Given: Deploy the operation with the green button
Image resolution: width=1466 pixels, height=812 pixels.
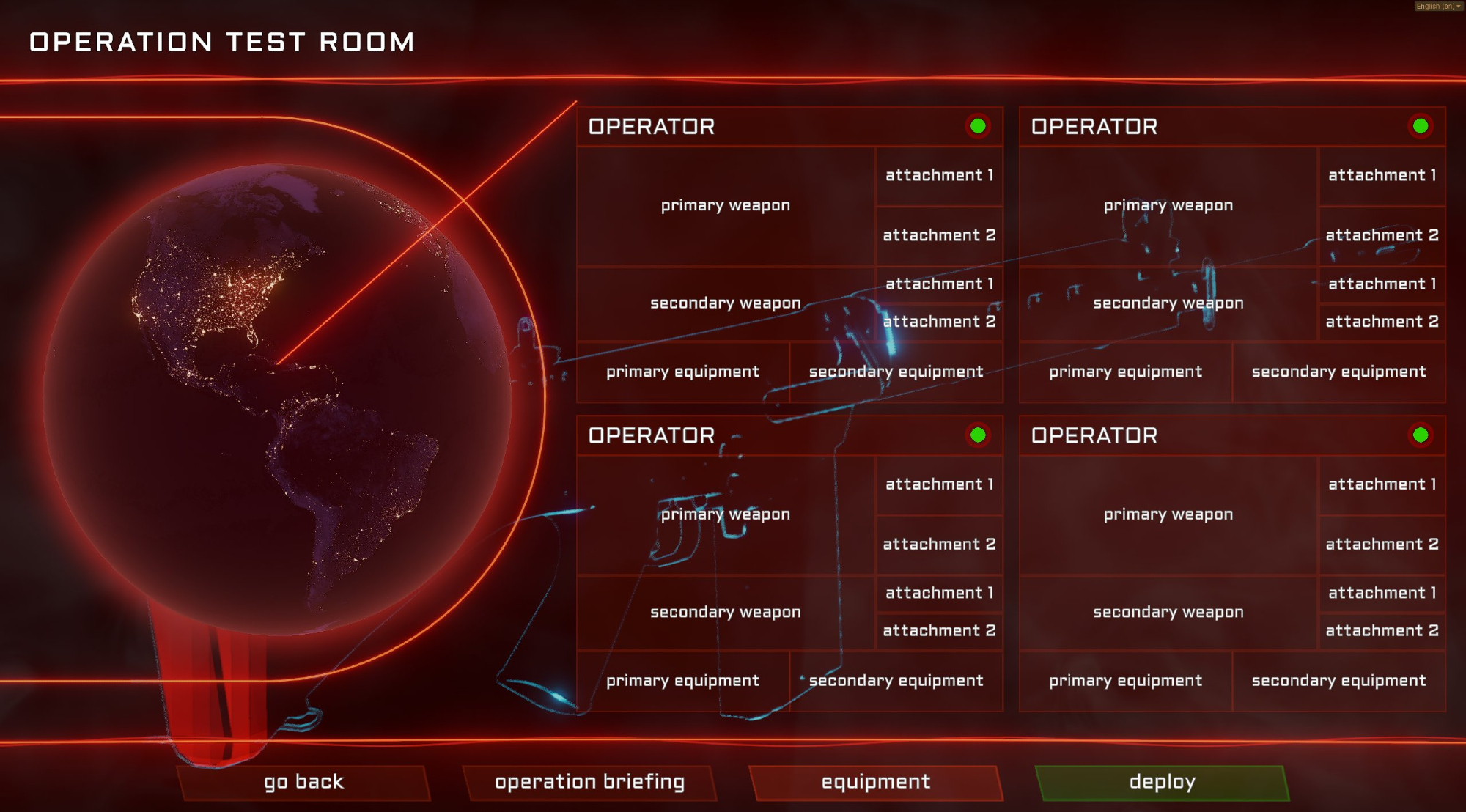Looking at the screenshot, I should [x=1162, y=782].
